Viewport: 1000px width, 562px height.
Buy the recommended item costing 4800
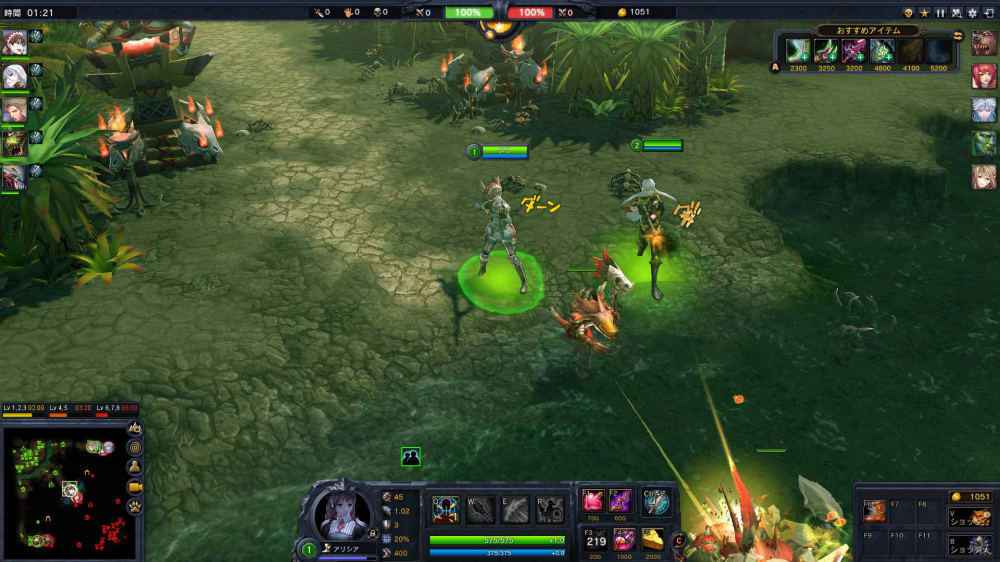[x=882, y=50]
